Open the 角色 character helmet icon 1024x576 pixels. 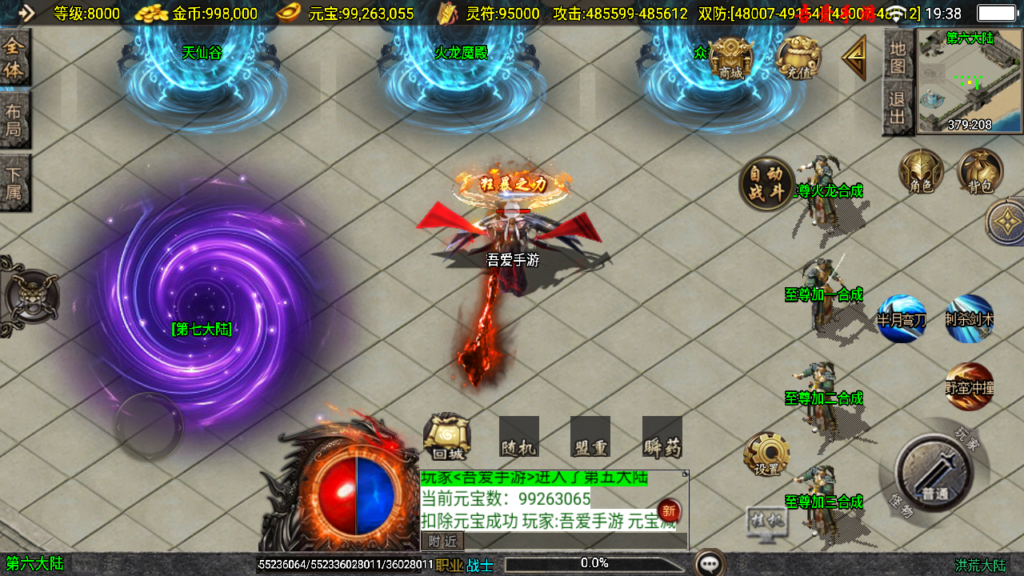tap(921, 171)
